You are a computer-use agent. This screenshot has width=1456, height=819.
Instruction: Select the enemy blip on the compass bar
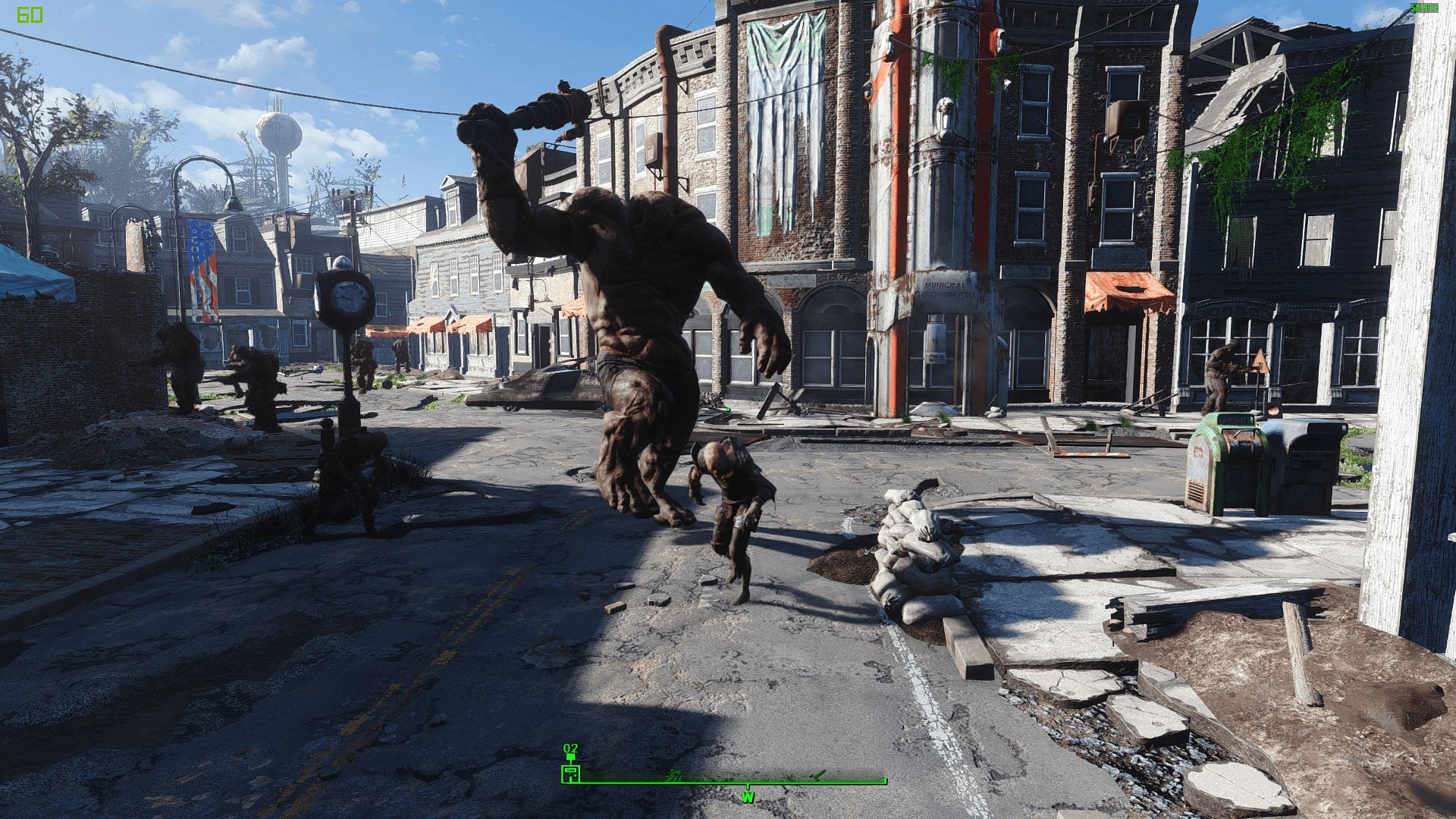pos(673,776)
